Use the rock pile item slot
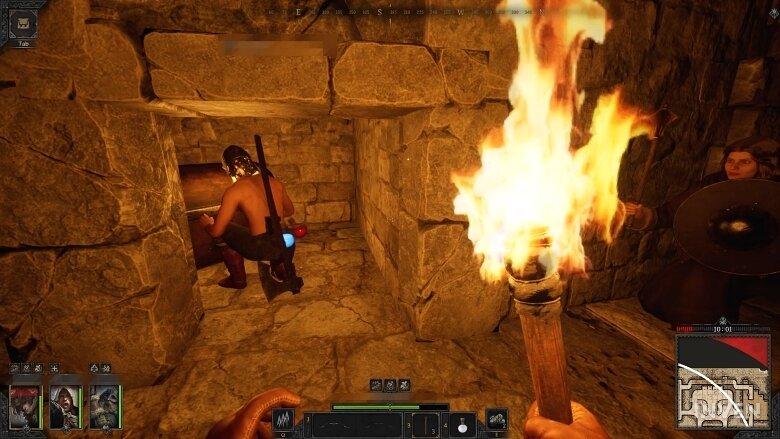 click(496, 420)
